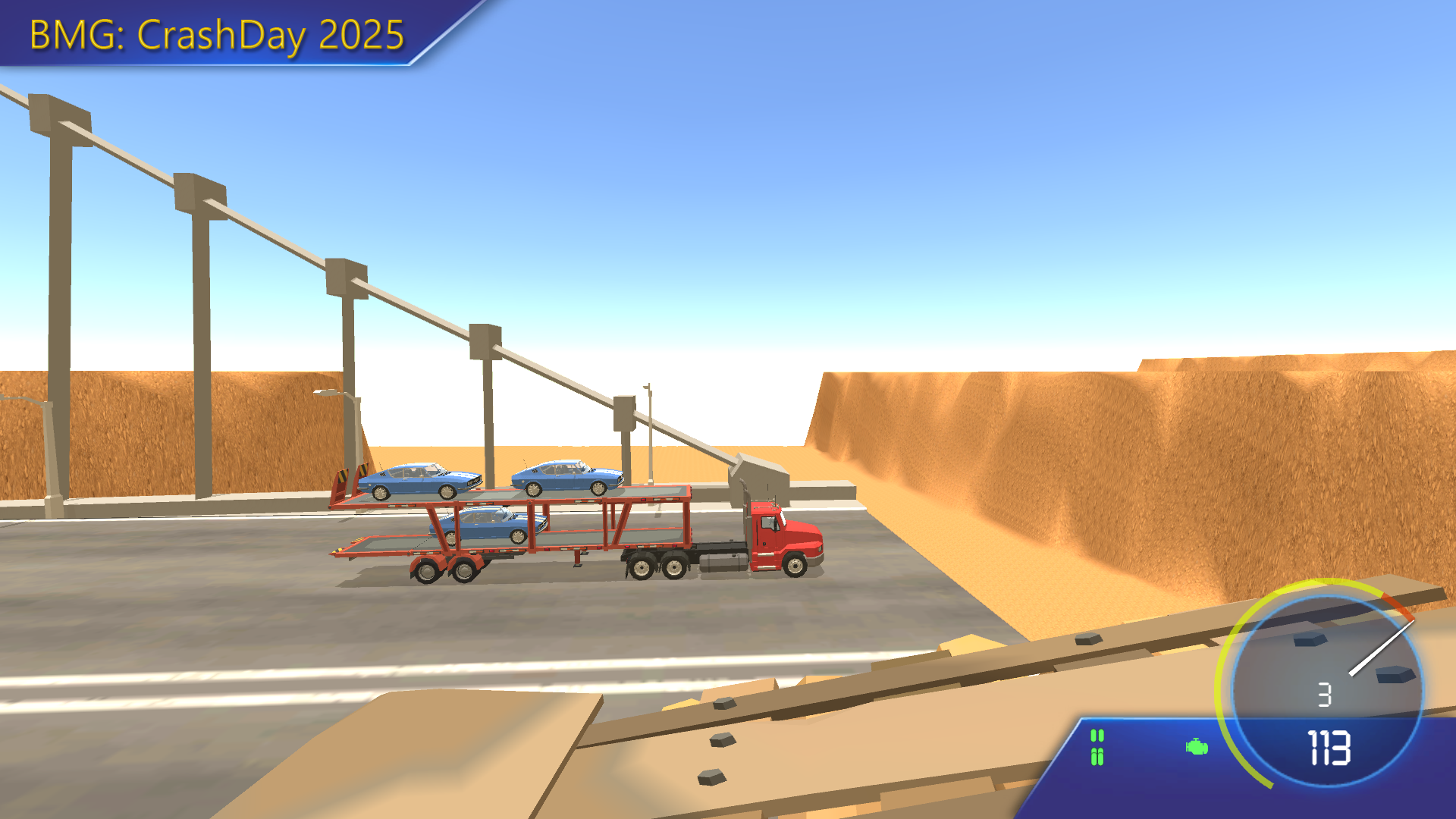Click the leftmost blue car on top deck

coord(419,479)
